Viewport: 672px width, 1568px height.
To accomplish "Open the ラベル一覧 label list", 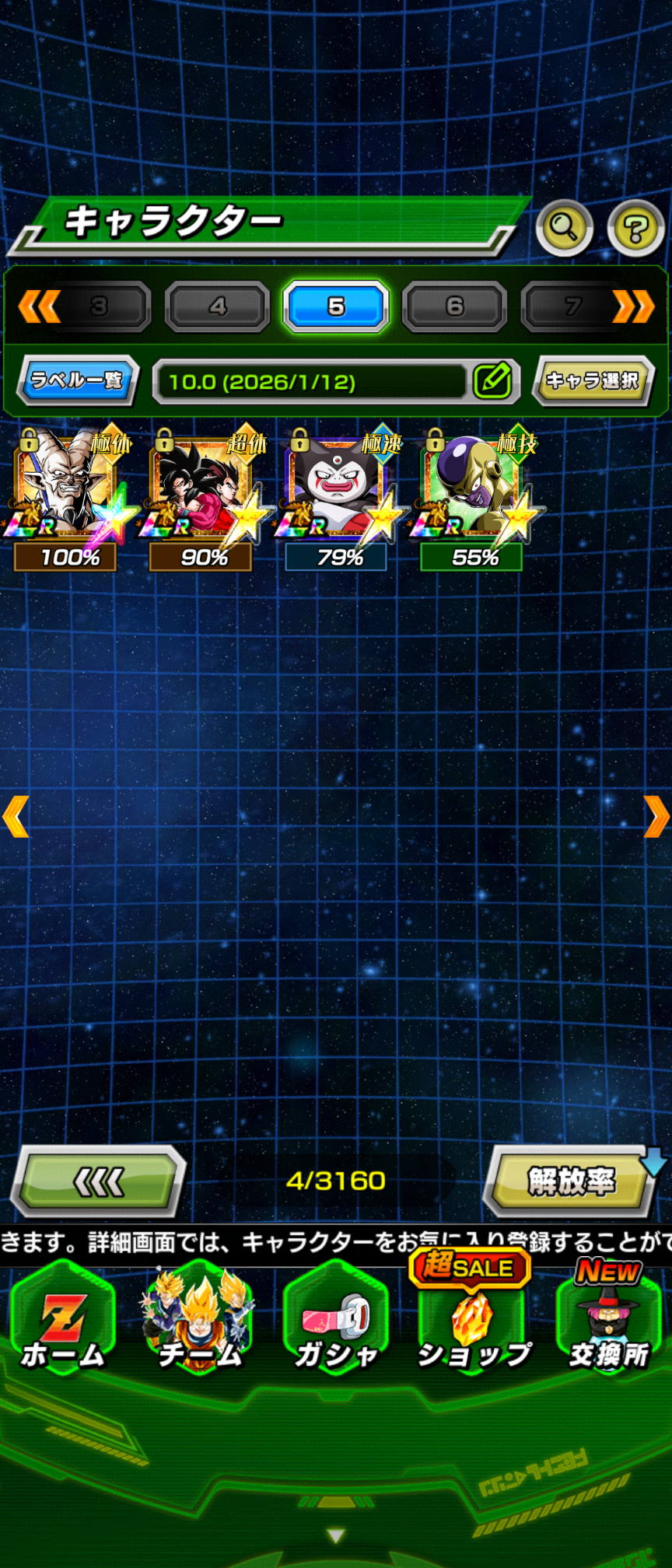I will [x=77, y=380].
